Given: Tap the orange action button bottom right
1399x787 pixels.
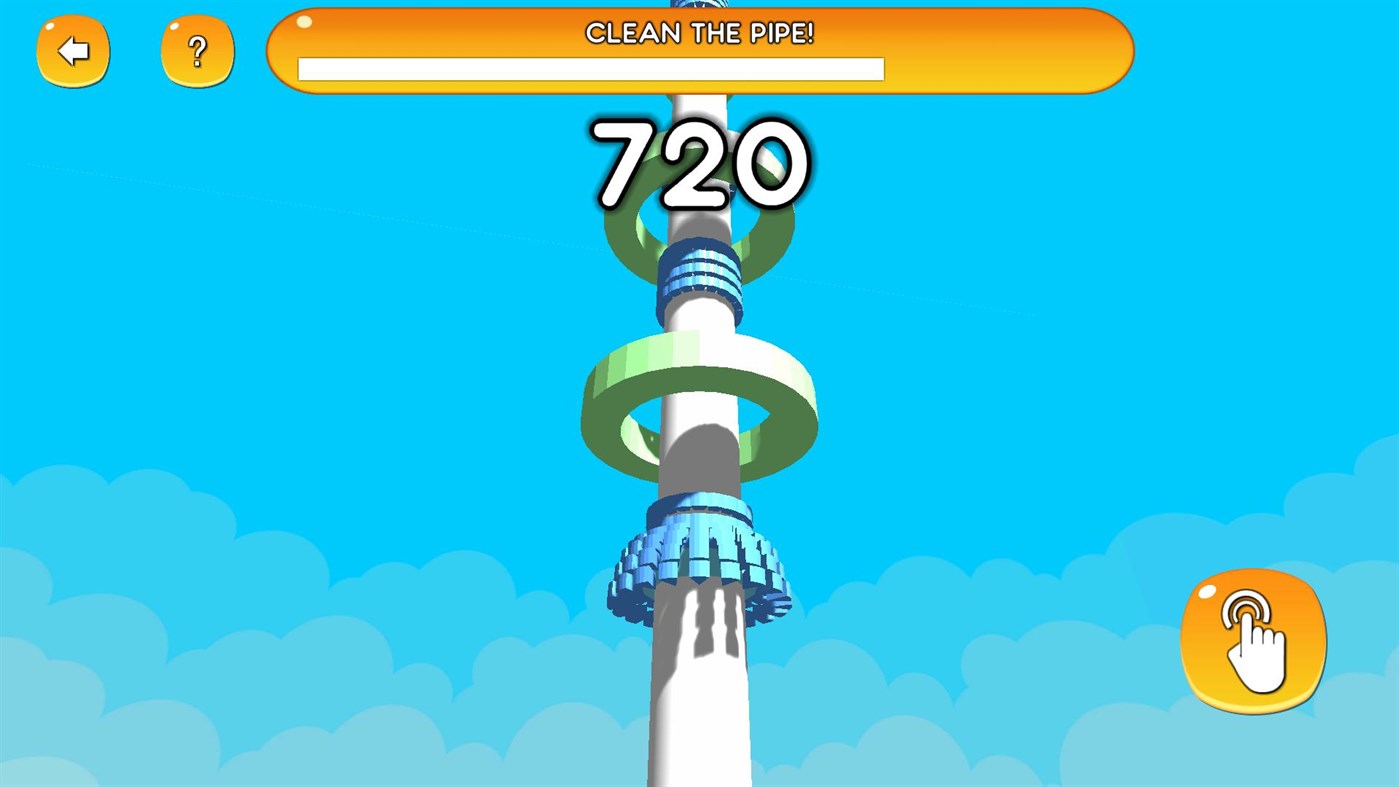Looking at the screenshot, I should 1253,640.
